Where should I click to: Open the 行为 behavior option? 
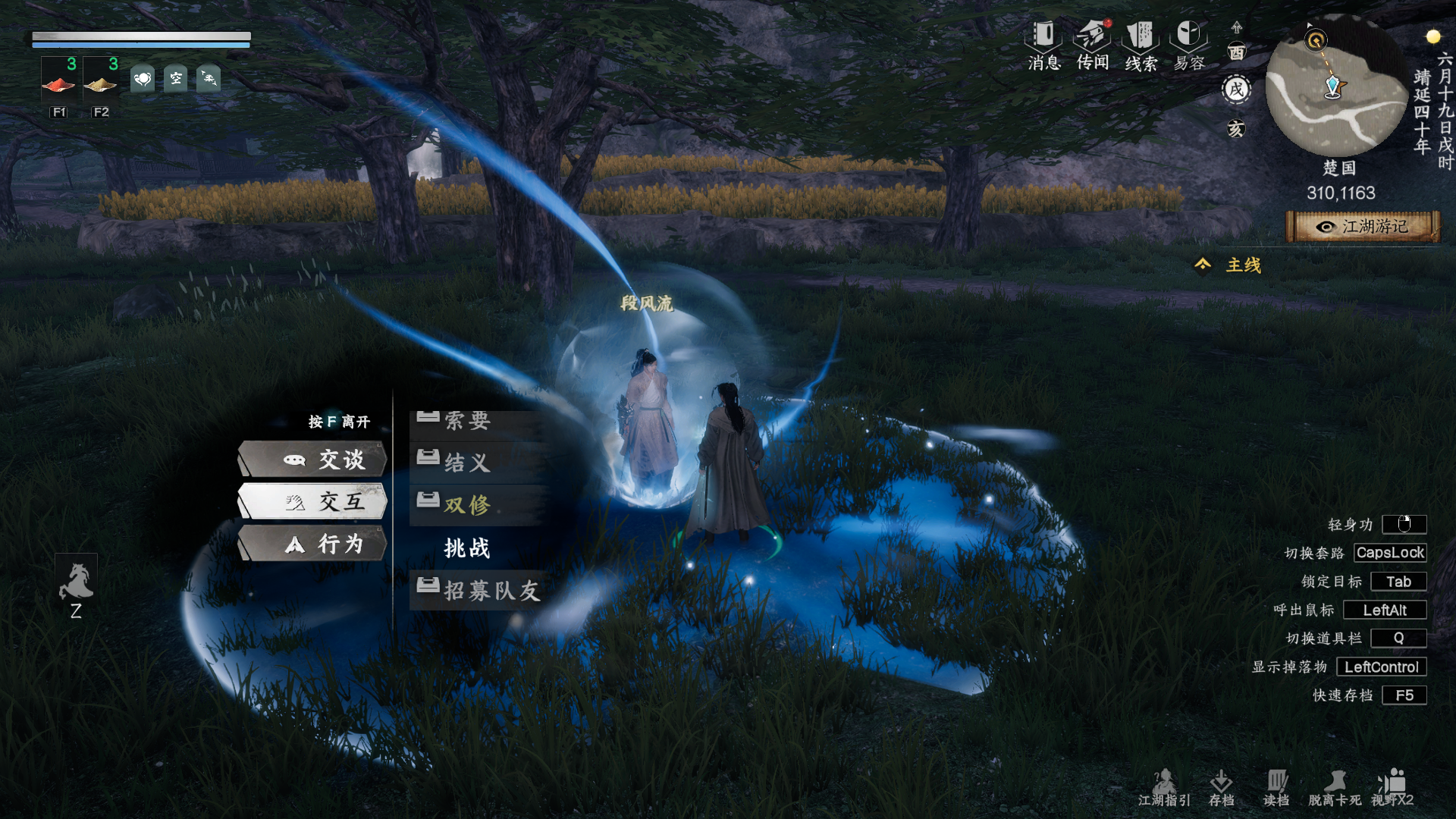point(313,544)
